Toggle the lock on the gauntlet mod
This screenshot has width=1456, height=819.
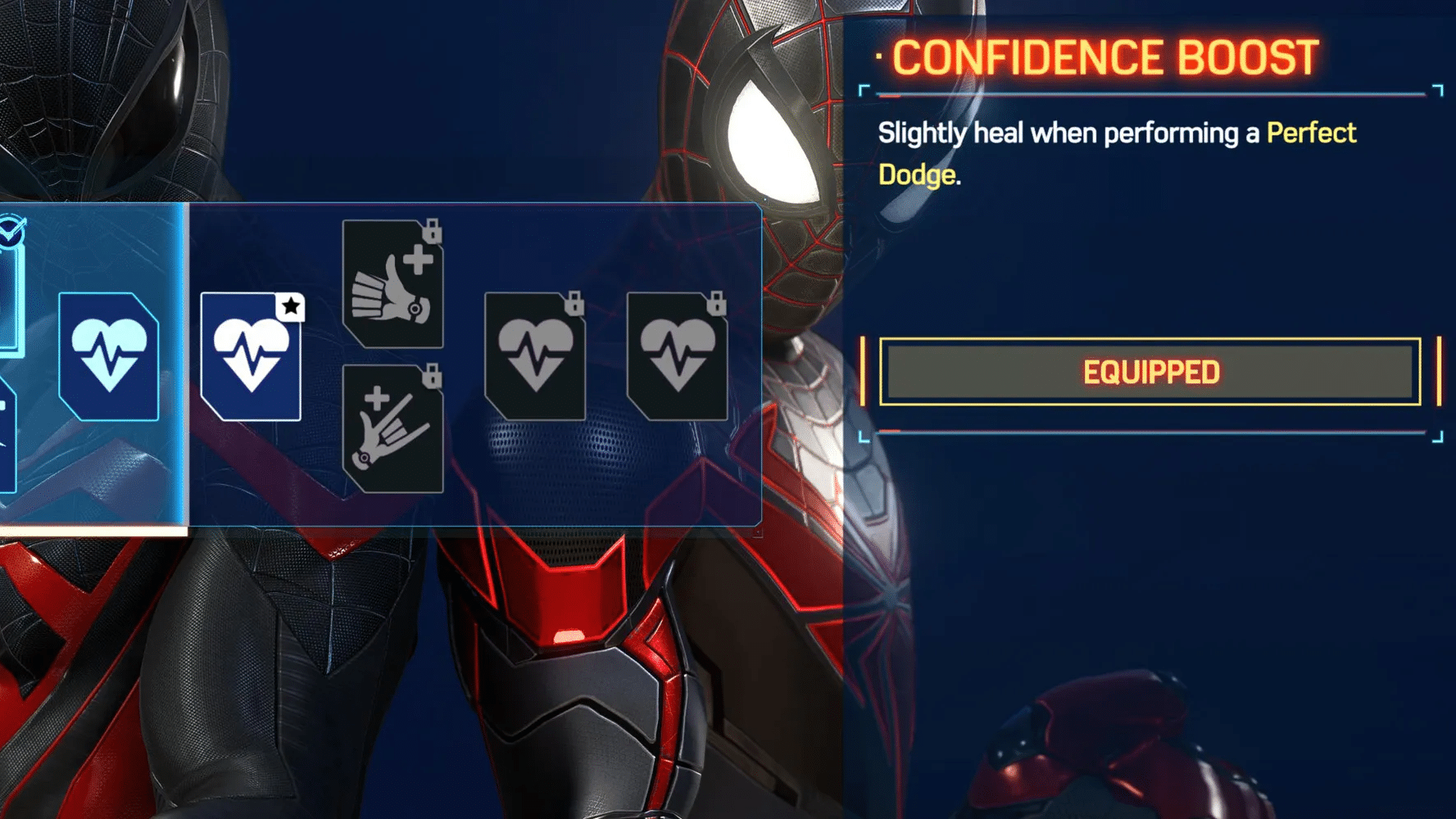(x=432, y=236)
